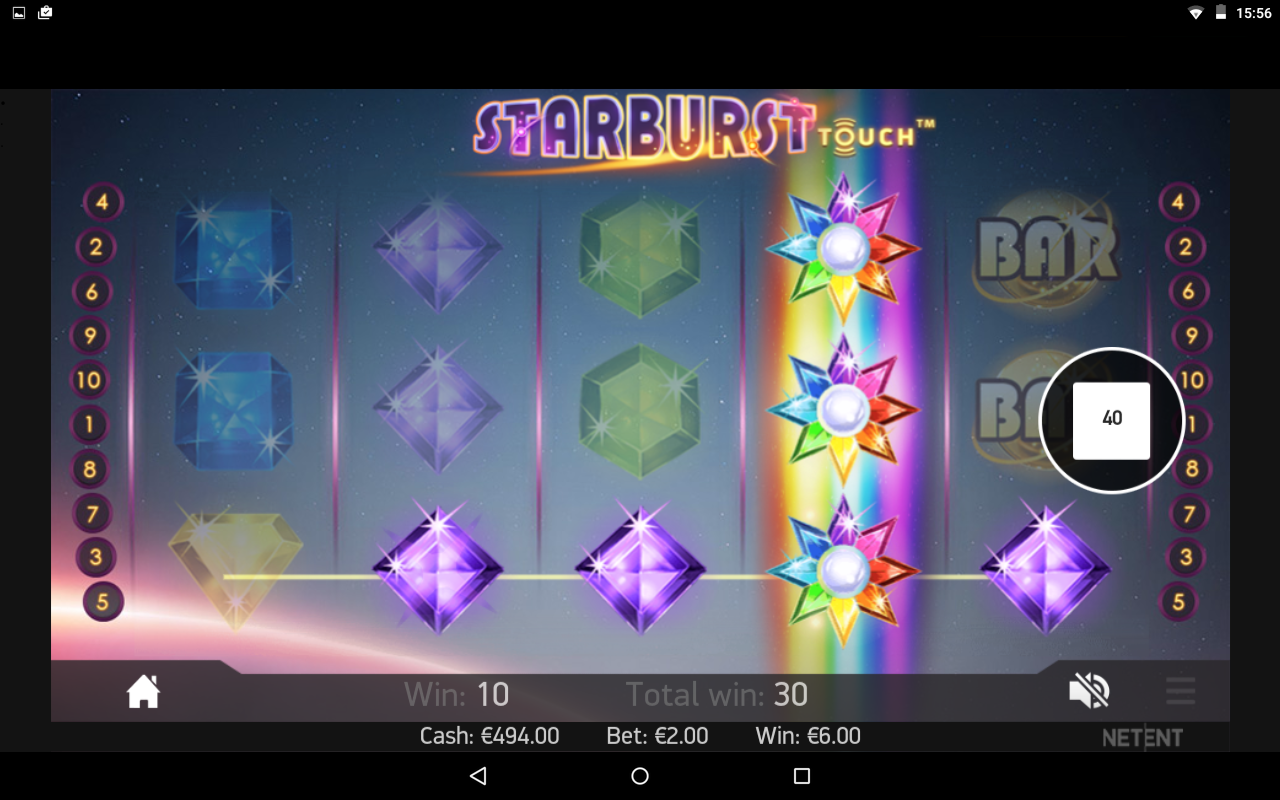The image size is (1280, 800).
Task: Tap the Cash: €494.00 balance display
Action: 489,735
